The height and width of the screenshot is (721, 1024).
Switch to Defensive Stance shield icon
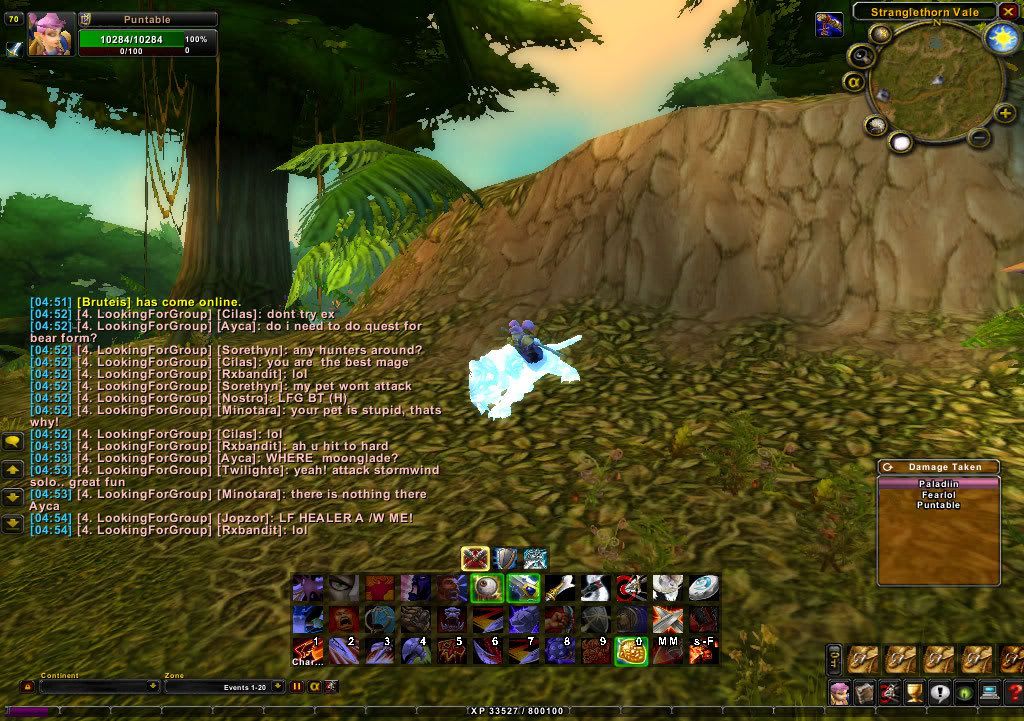tap(506, 558)
